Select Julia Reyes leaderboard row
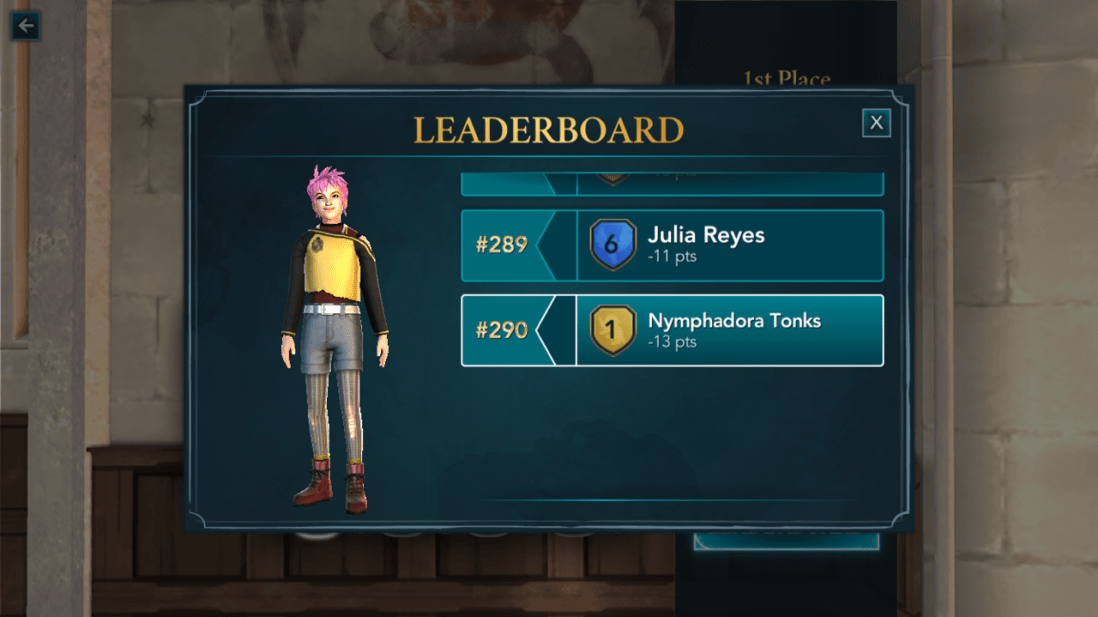The image size is (1098, 617). 672,246
